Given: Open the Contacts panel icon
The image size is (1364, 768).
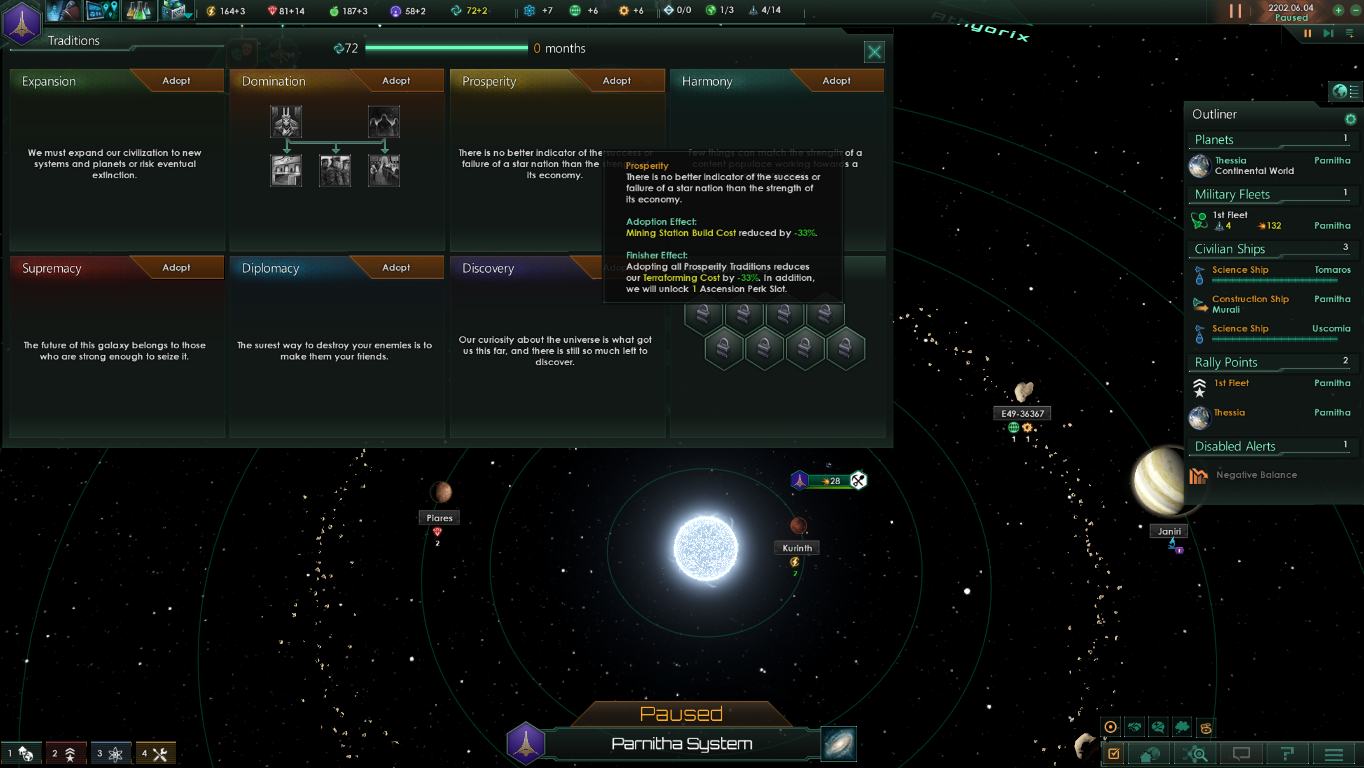Looking at the screenshot, I should [65, 11].
